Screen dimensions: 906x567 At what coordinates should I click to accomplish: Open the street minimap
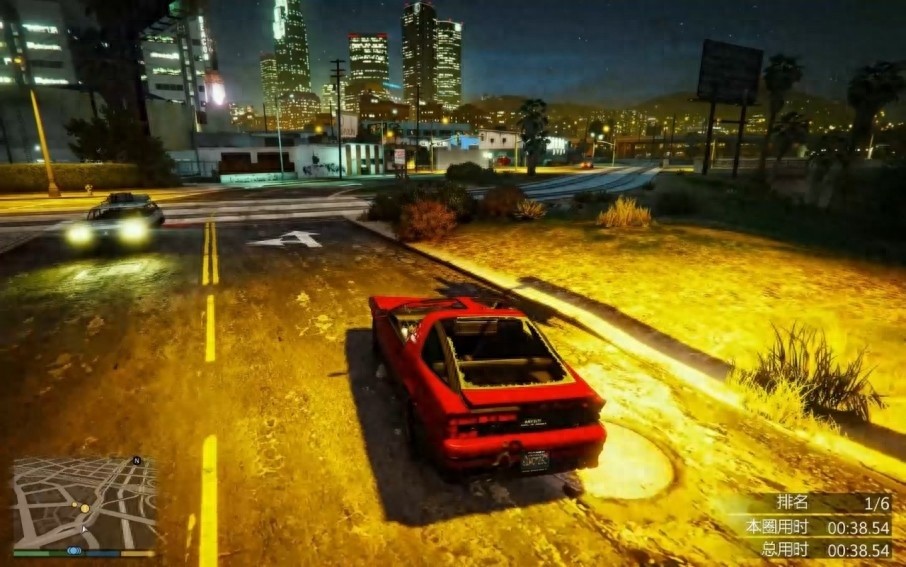(x=85, y=502)
